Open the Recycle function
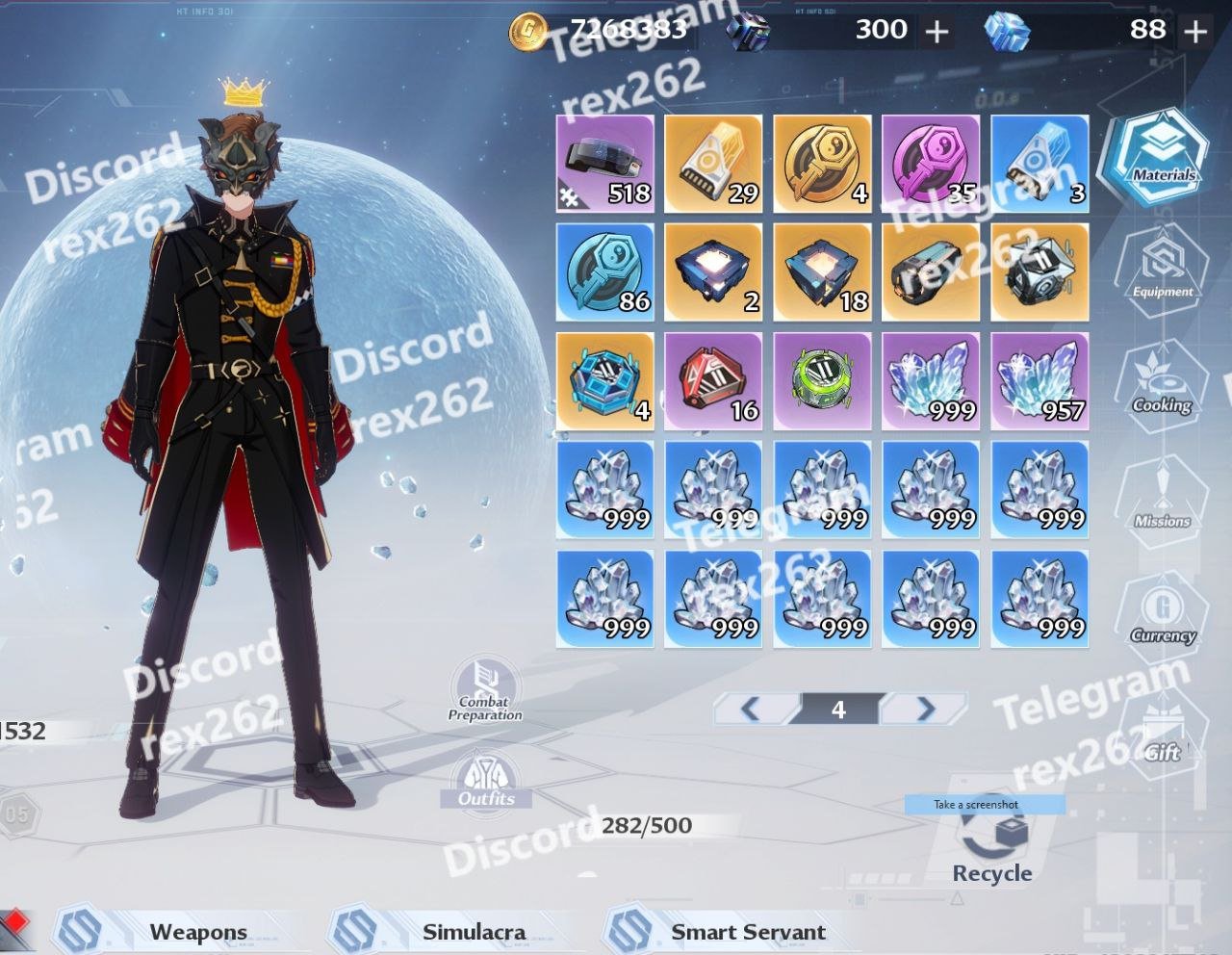The image size is (1232, 955). 992,847
